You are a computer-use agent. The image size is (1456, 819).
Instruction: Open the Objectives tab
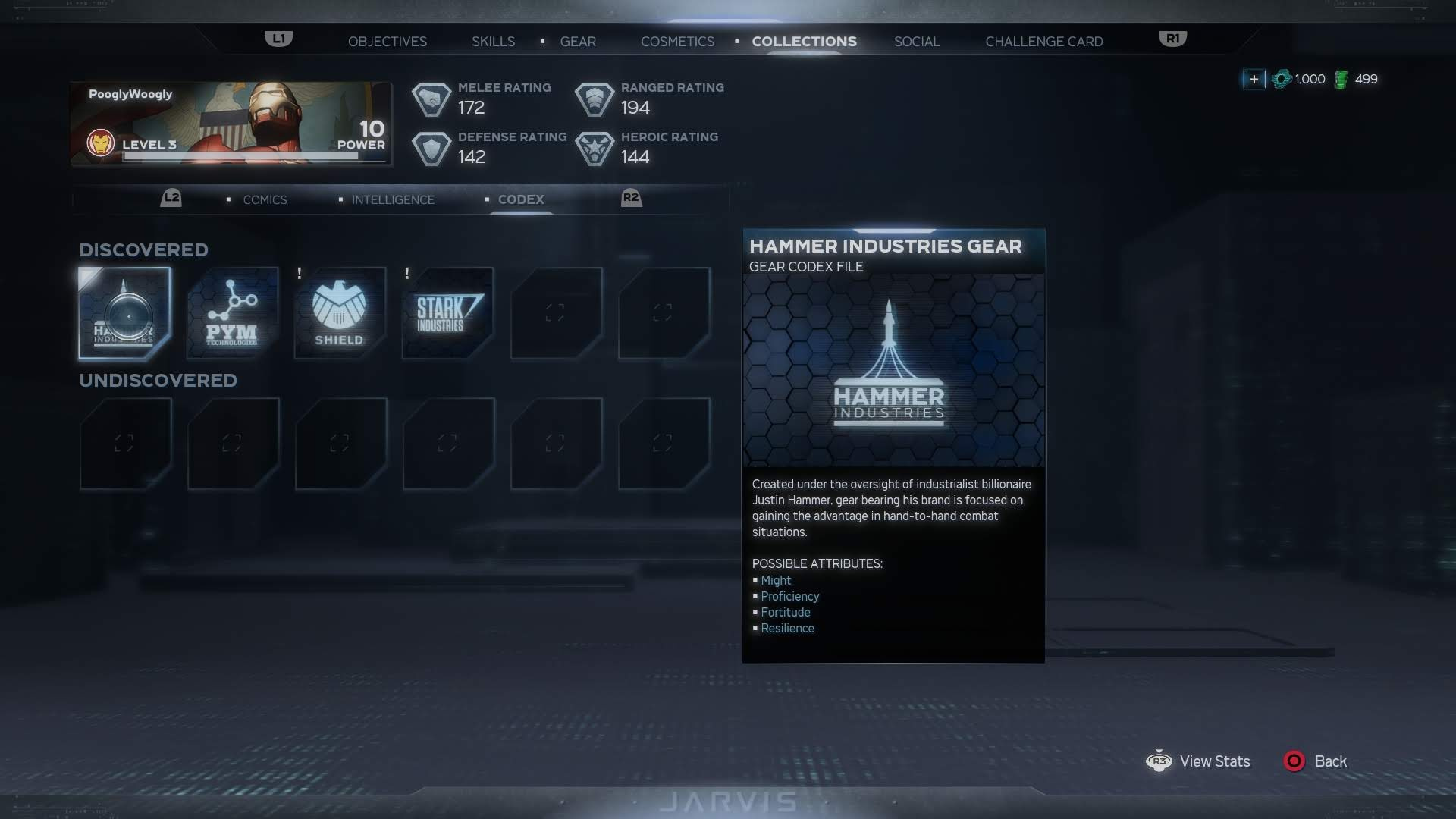coord(387,42)
